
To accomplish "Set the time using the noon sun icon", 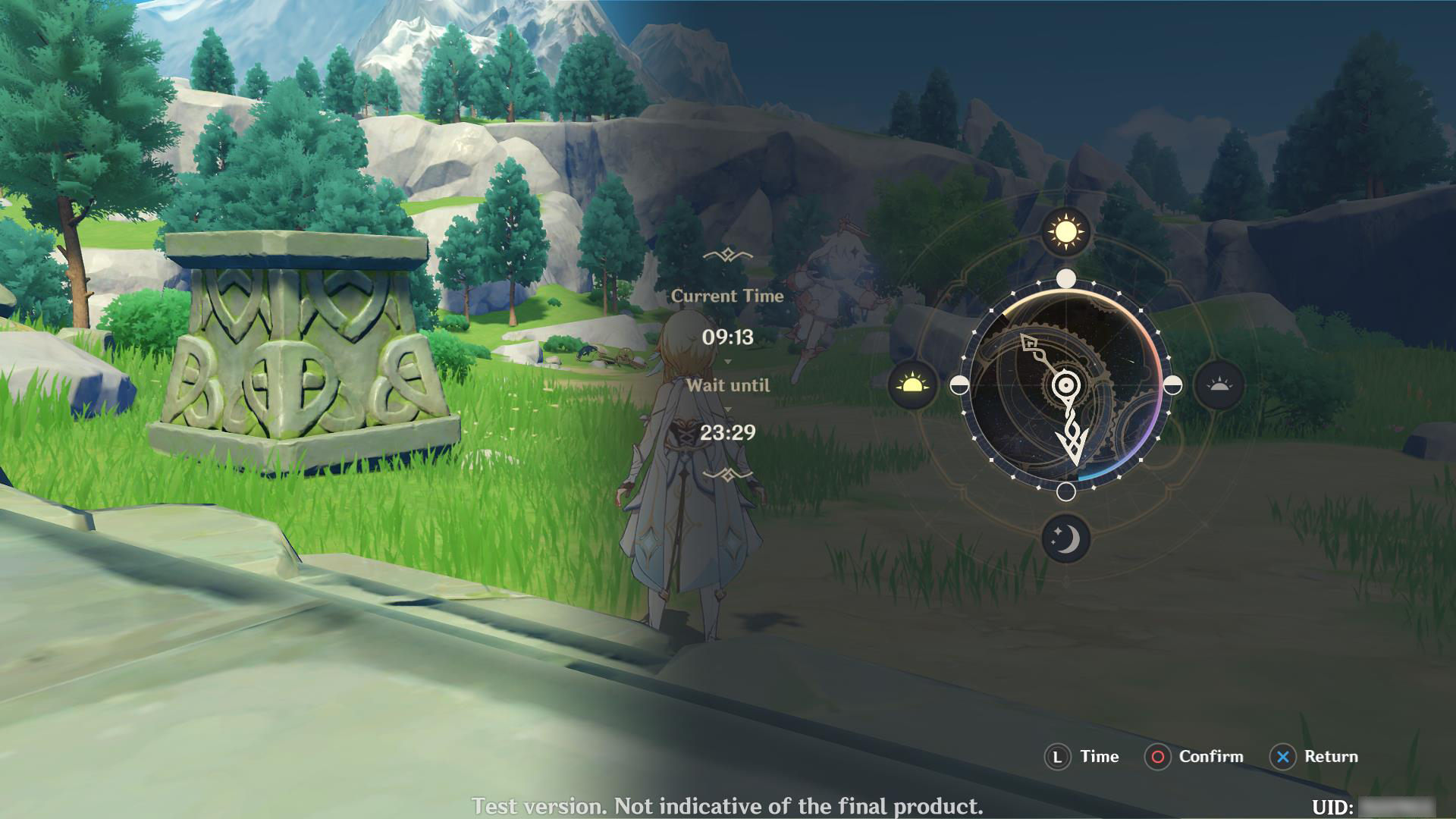I will tap(1065, 231).
